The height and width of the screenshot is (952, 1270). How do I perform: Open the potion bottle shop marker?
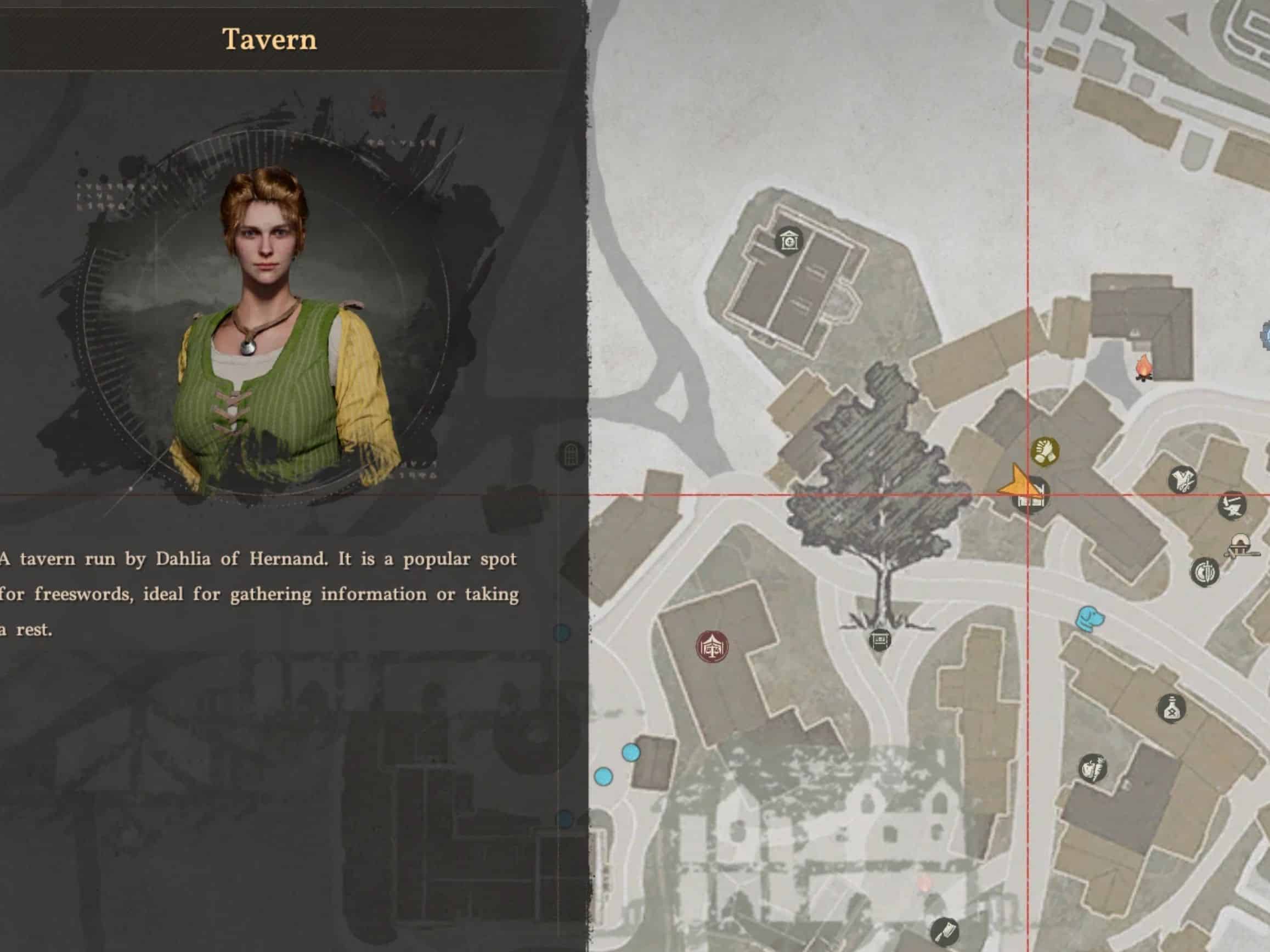1171,708
